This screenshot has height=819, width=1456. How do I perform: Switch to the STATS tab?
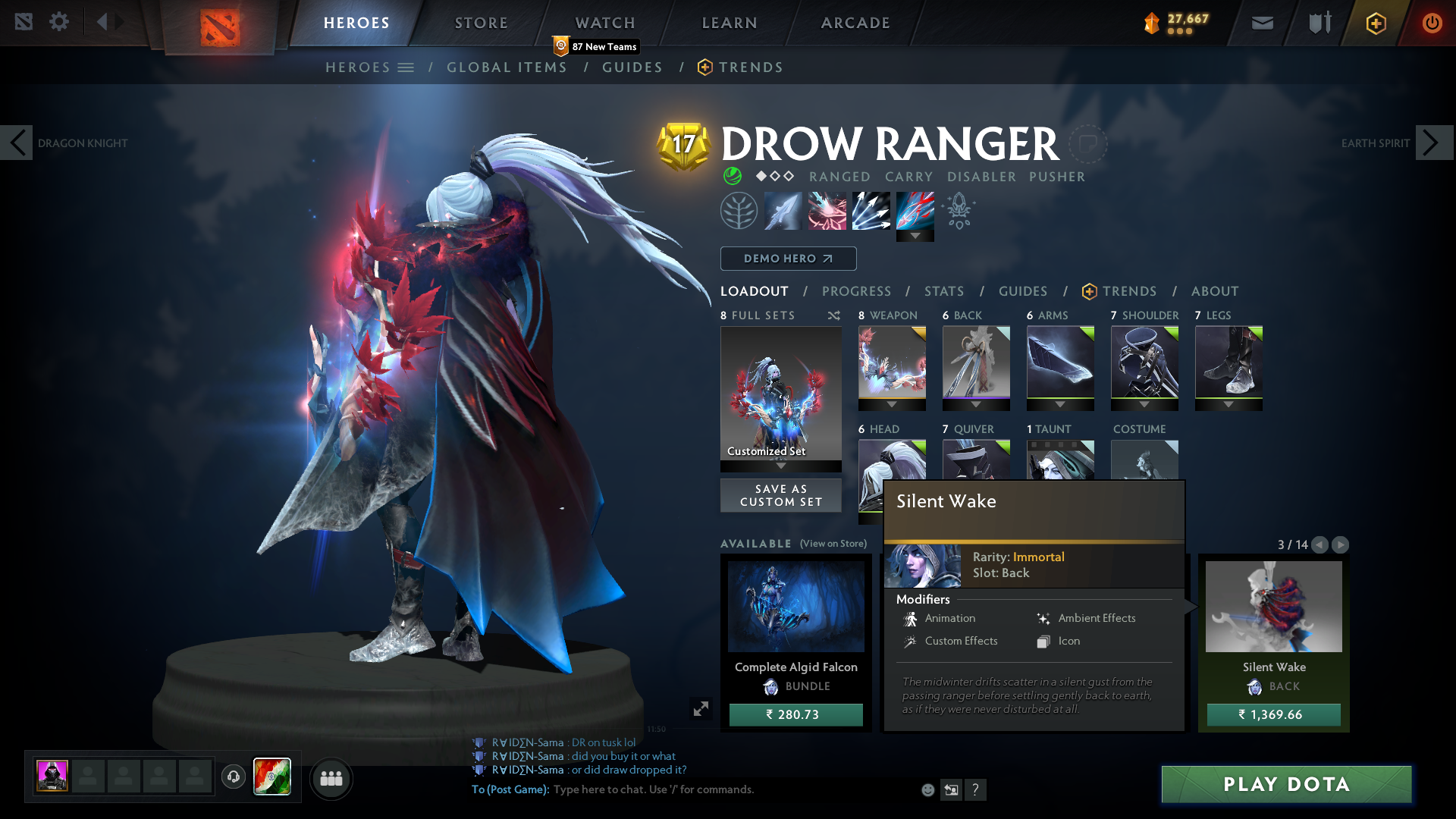click(943, 291)
